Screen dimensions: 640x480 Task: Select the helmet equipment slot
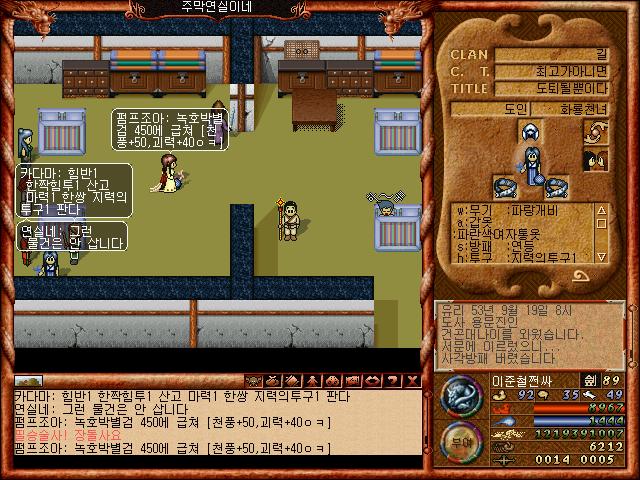tap(528, 133)
